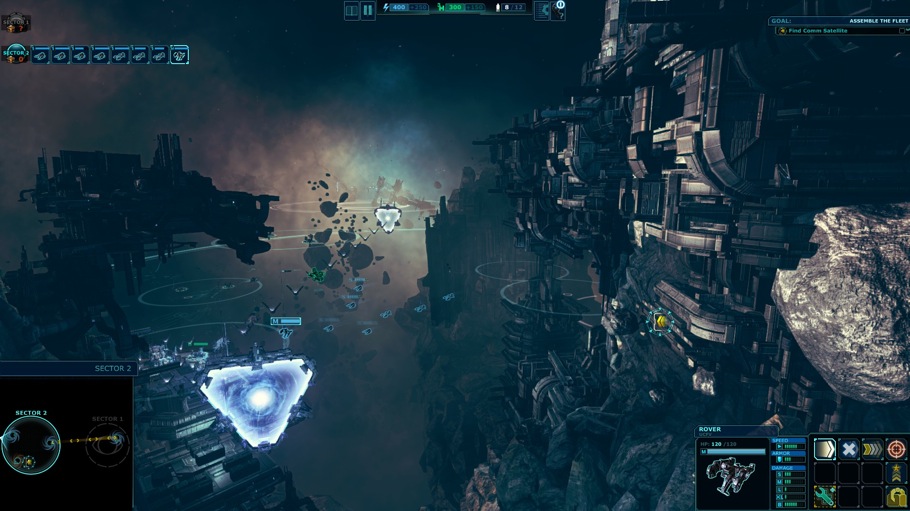
Task: Click the yellow padlock command
Action: click(x=896, y=496)
